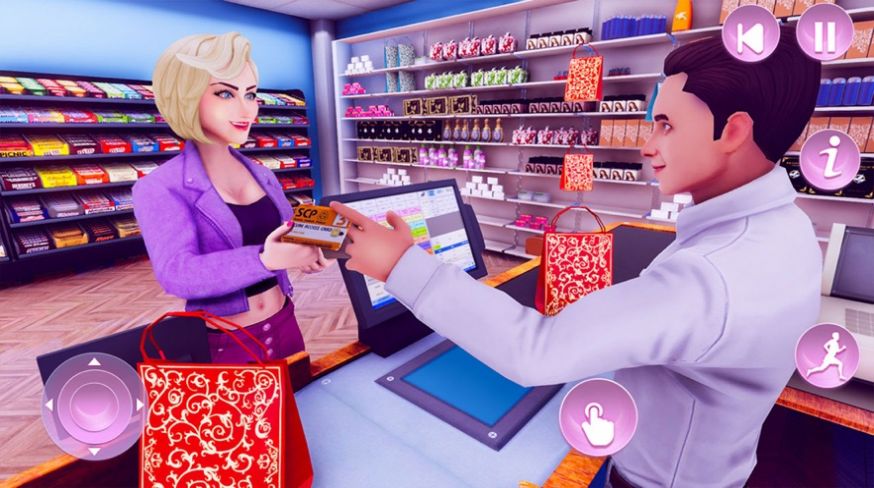The image size is (874, 488).
Task: Open the info button
Action: click(830, 161)
